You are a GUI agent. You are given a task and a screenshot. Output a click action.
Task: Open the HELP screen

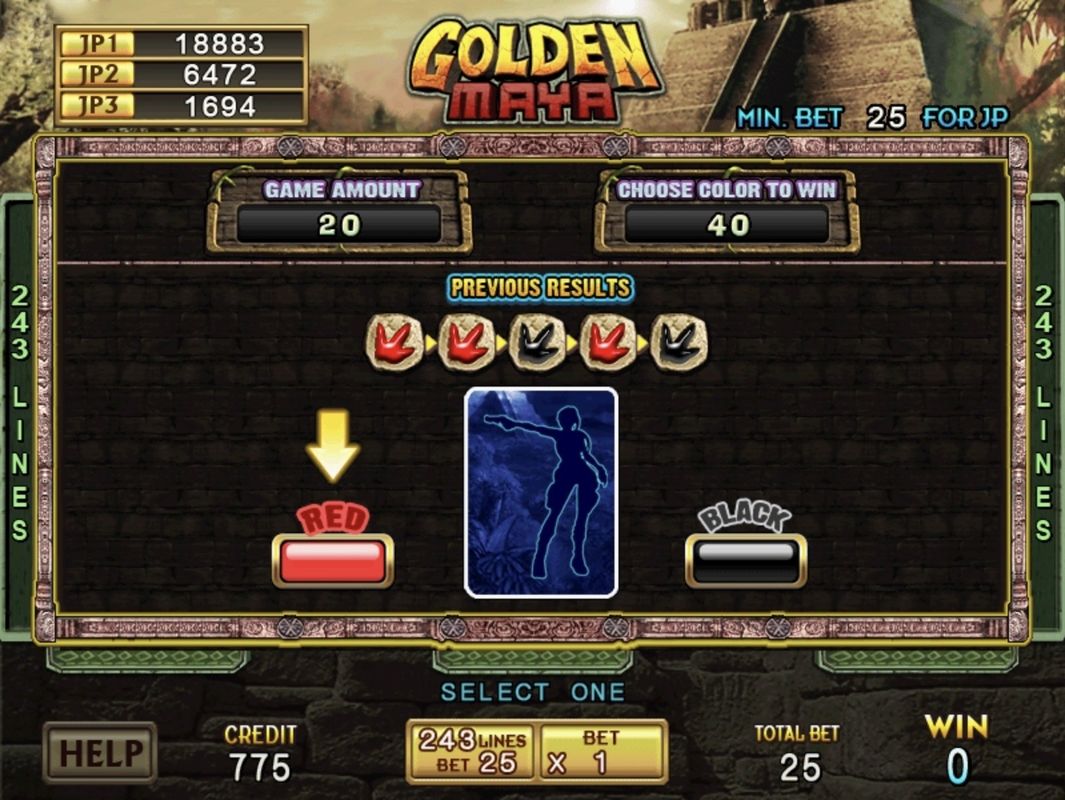click(99, 751)
